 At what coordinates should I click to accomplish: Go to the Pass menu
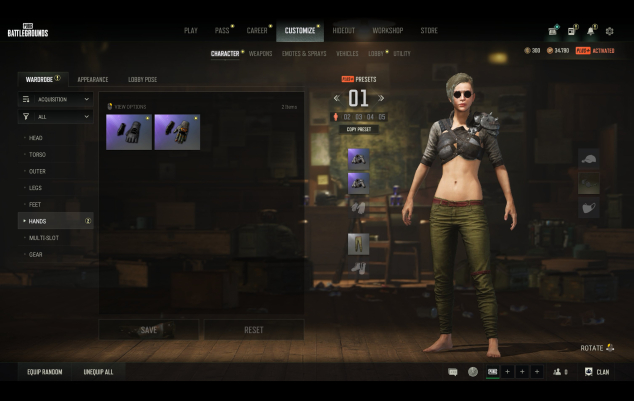click(x=222, y=31)
